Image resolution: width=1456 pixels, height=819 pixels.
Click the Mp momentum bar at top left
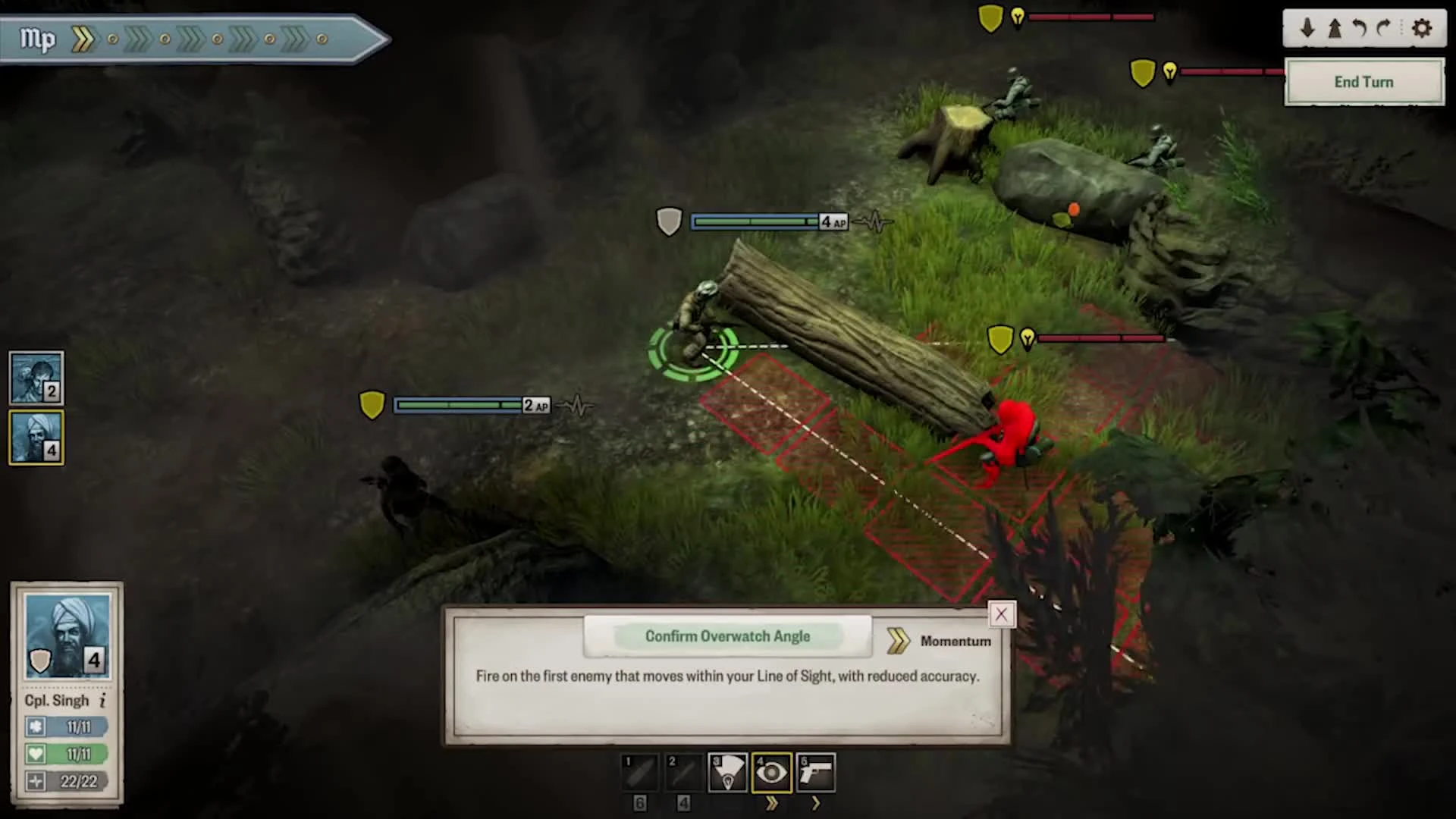(x=190, y=39)
